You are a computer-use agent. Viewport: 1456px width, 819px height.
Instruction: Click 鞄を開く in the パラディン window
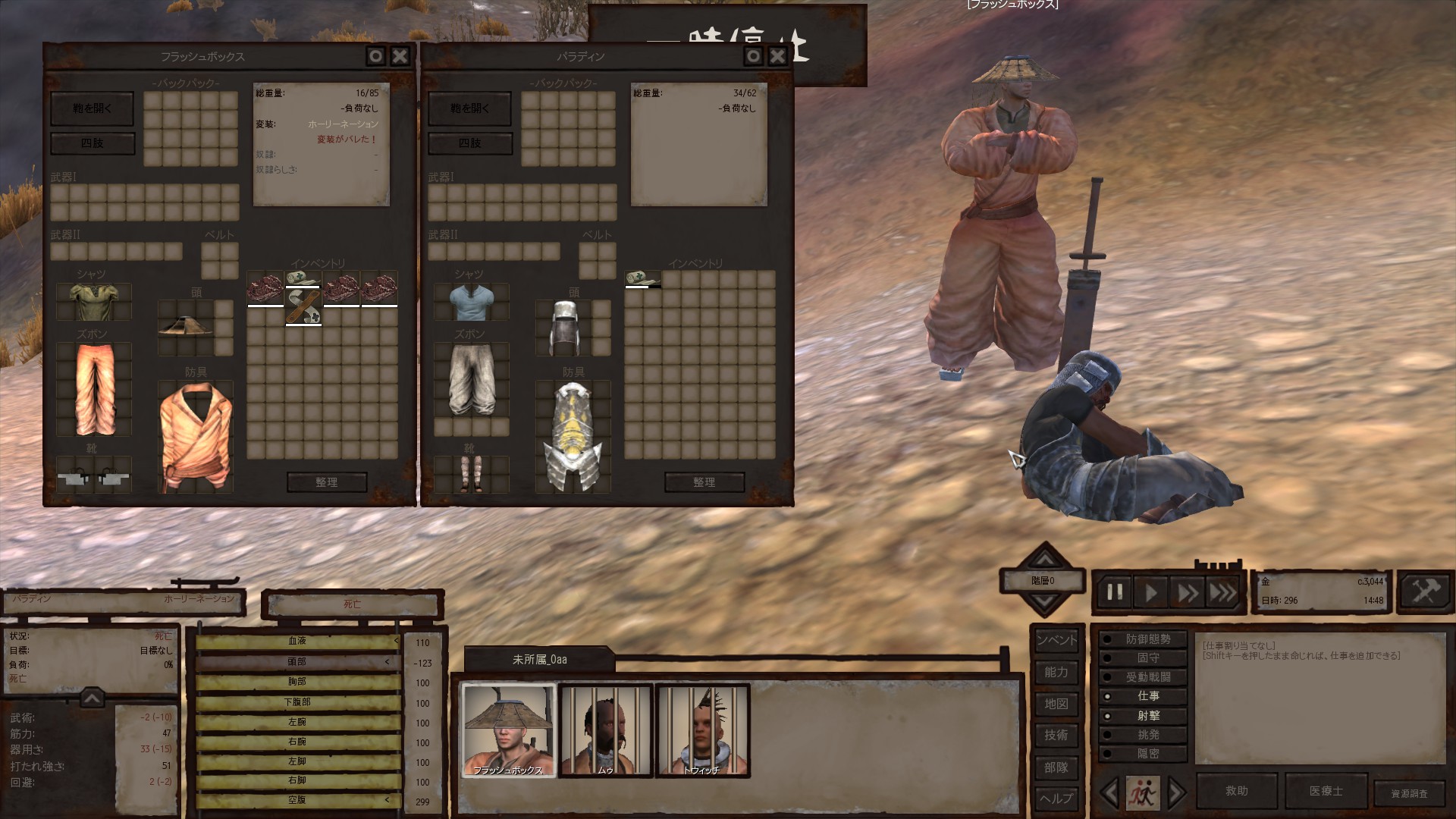coord(470,108)
